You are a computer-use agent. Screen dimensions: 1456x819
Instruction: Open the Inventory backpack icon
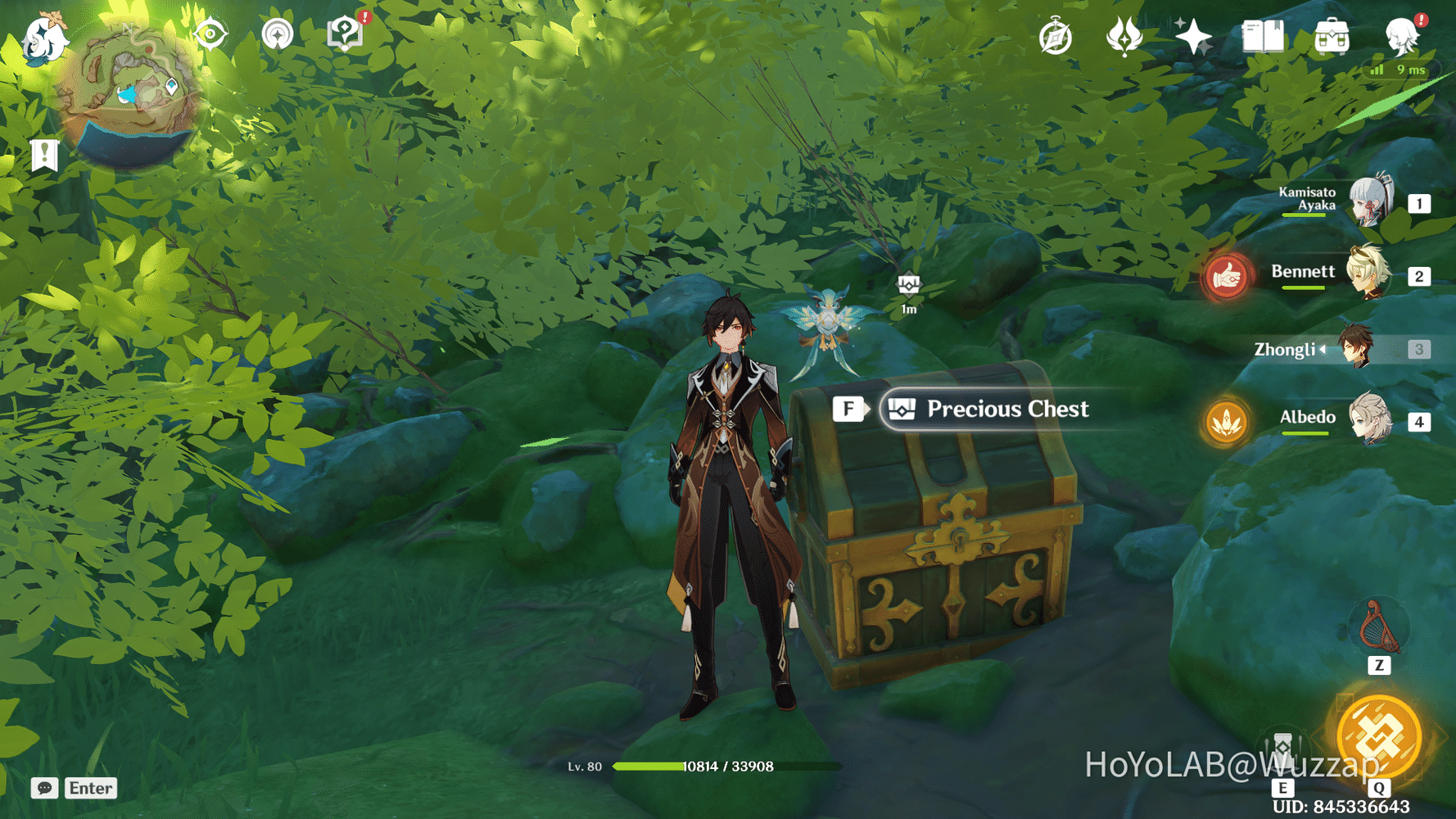click(1331, 34)
